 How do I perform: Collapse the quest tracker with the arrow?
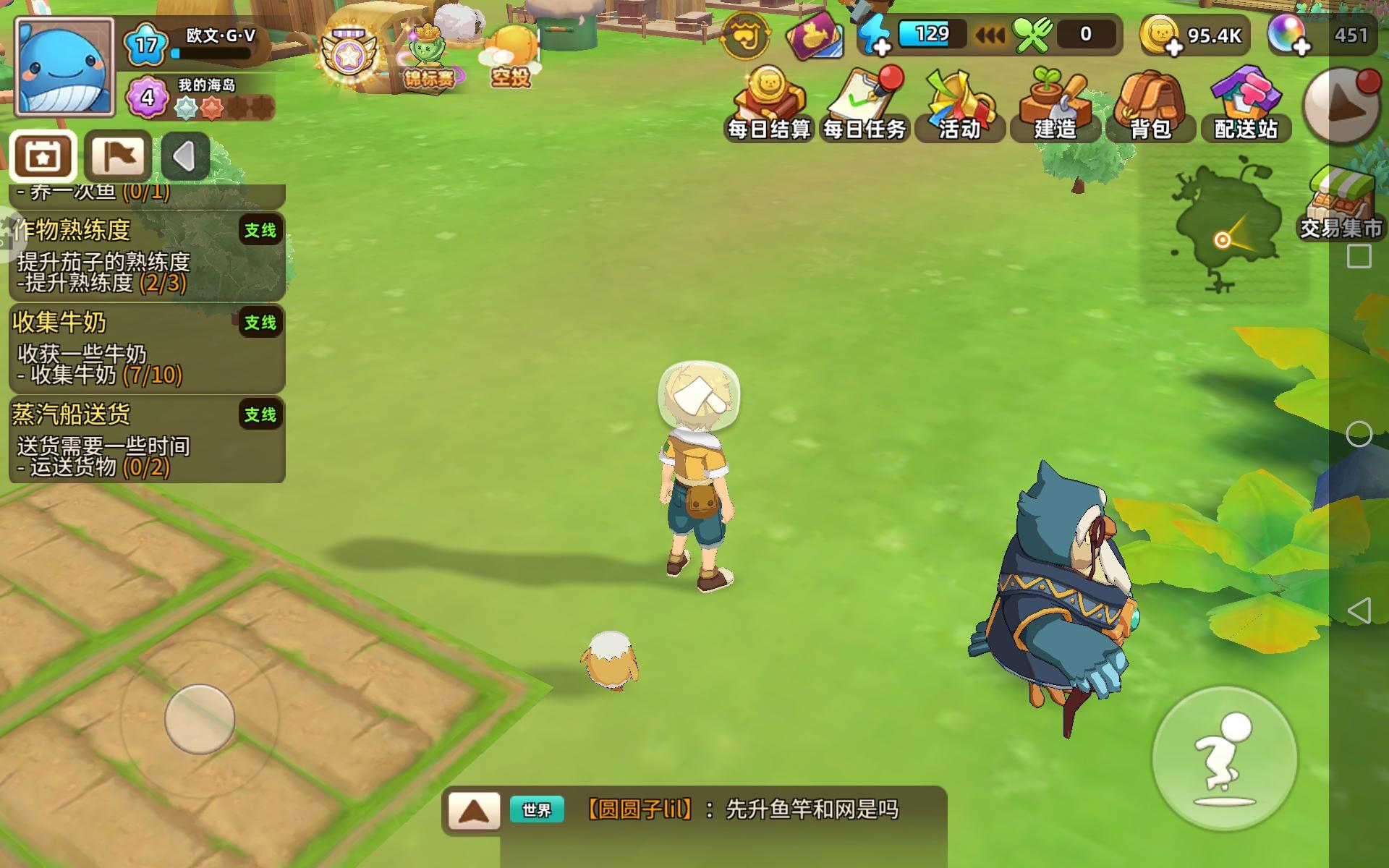tap(185, 156)
